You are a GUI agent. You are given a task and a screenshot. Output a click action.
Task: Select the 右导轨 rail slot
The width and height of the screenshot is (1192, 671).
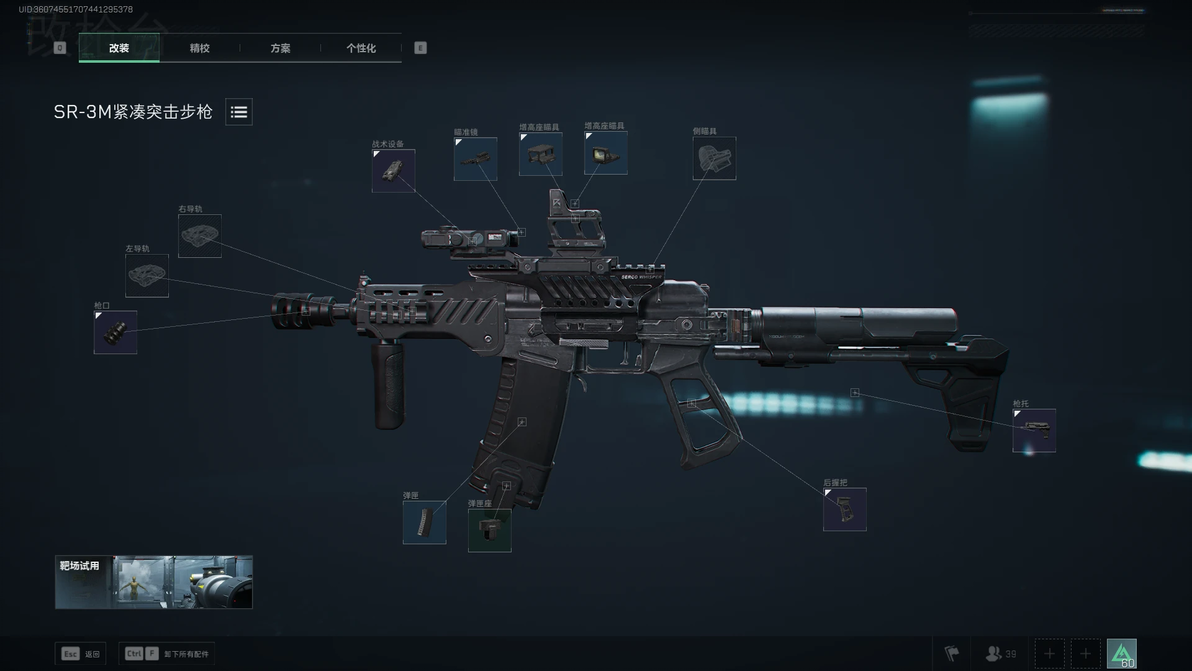pyautogui.click(x=200, y=236)
